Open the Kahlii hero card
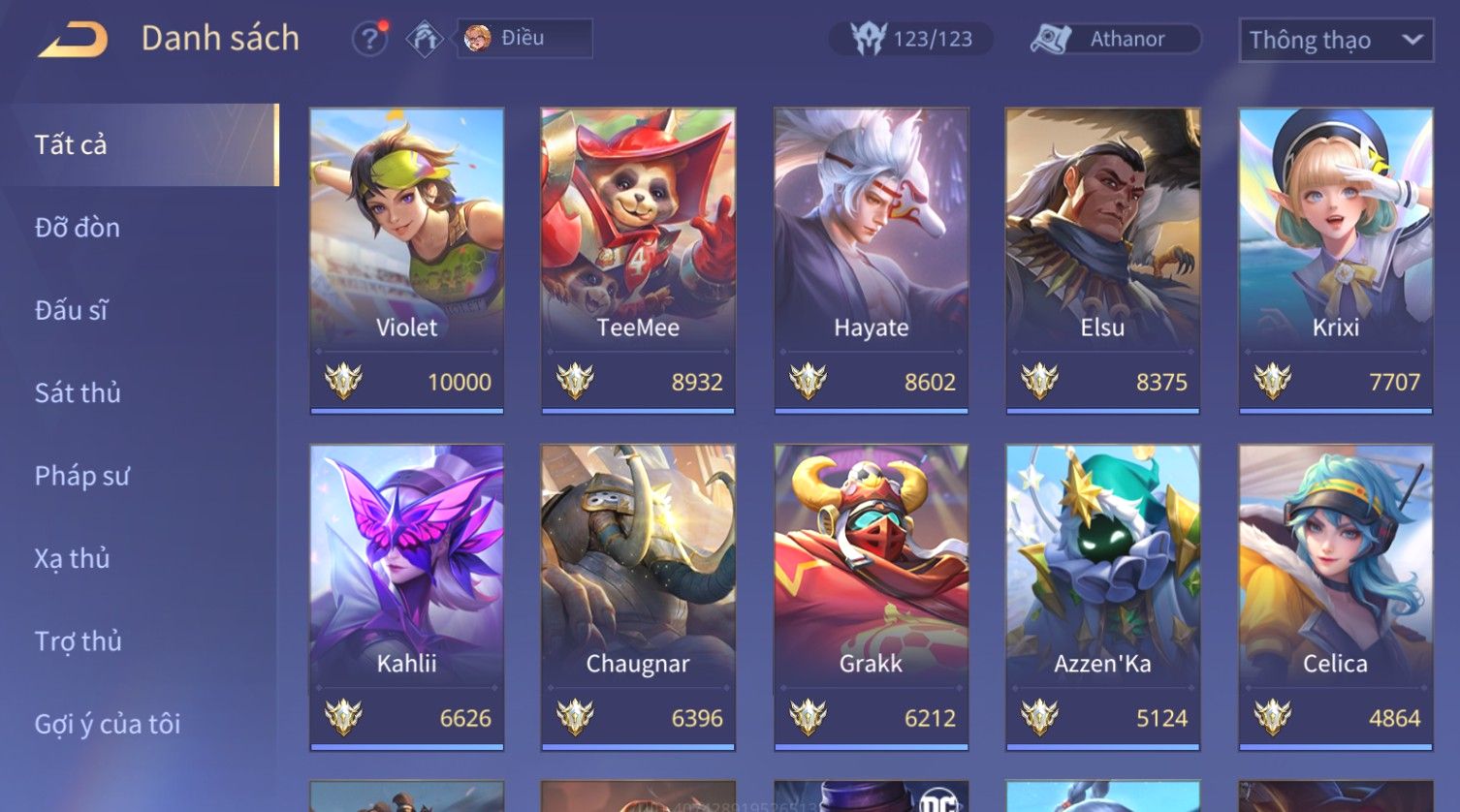This screenshot has width=1460, height=812. point(406,596)
